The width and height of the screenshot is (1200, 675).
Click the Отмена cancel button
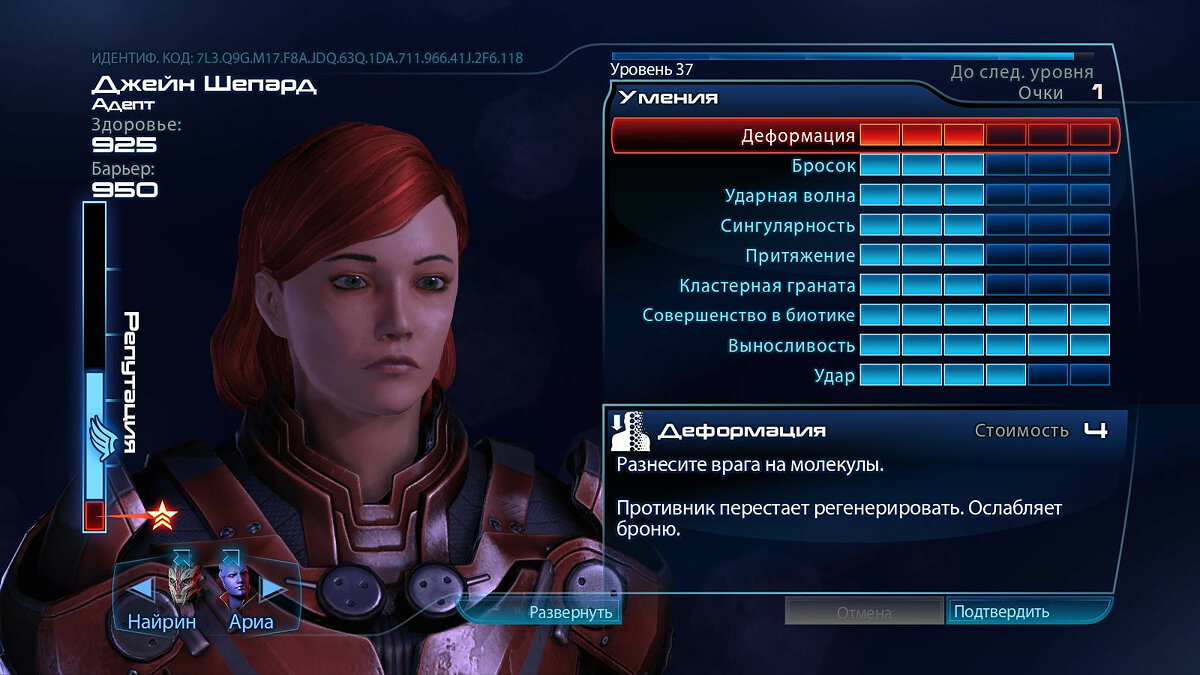tap(863, 612)
